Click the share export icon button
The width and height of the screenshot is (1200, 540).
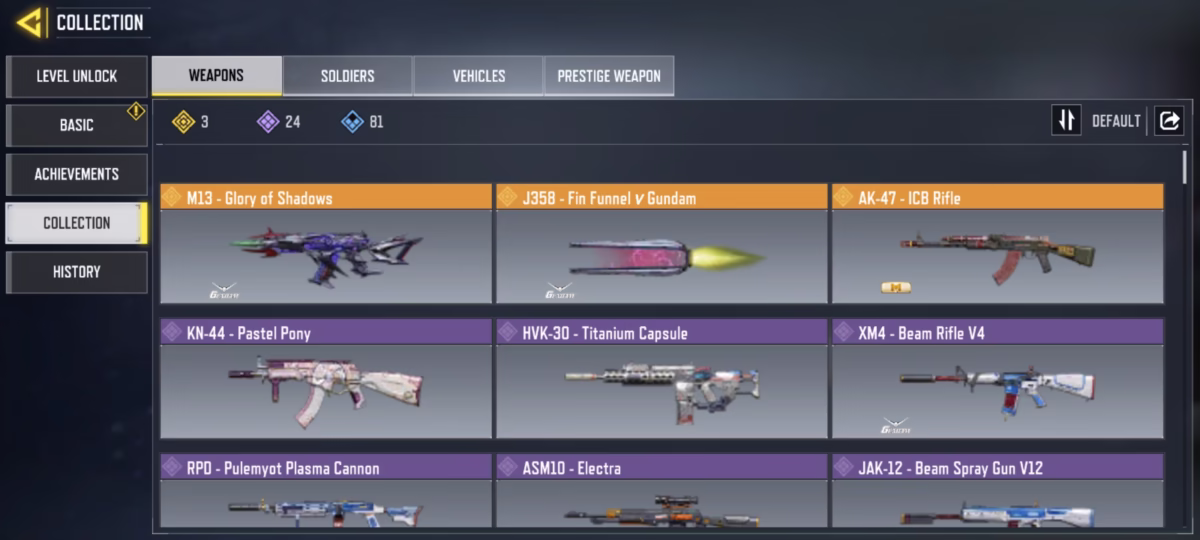coord(1168,121)
